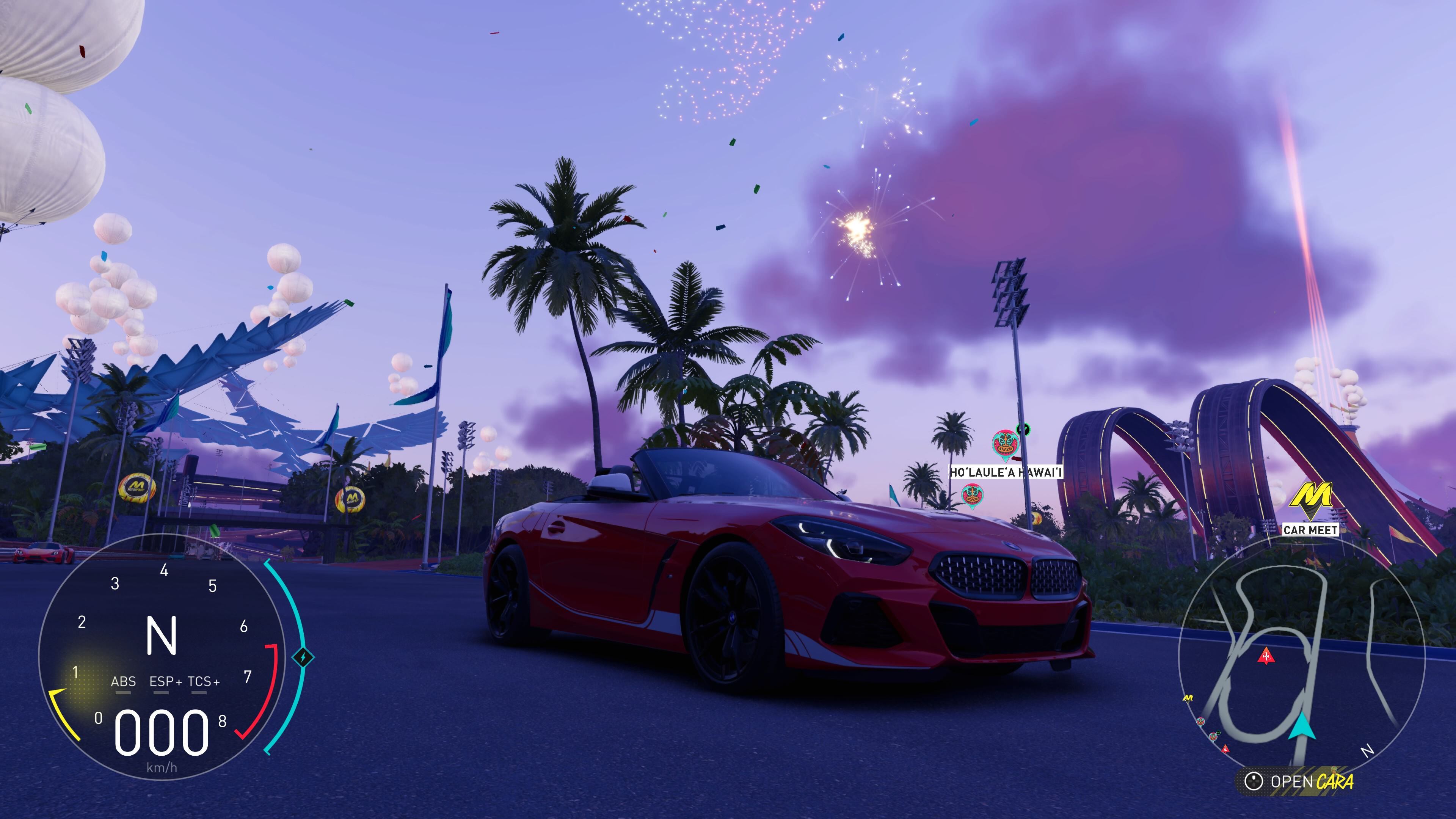This screenshot has height=819, width=1456.
Task: Select the red plane marker on the minimap
Action: [1266, 656]
